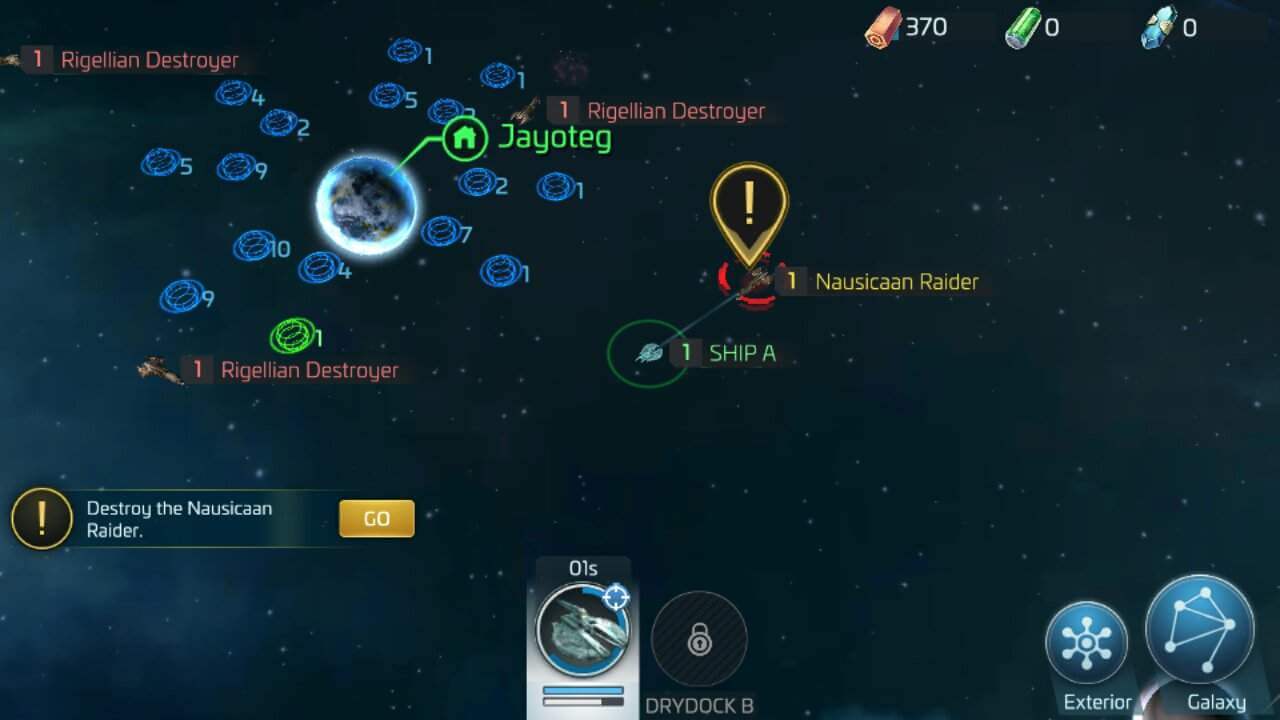The height and width of the screenshot is (720, 1280).
Task: Tap the padlock on locked Drydock B
Action: 699,638
